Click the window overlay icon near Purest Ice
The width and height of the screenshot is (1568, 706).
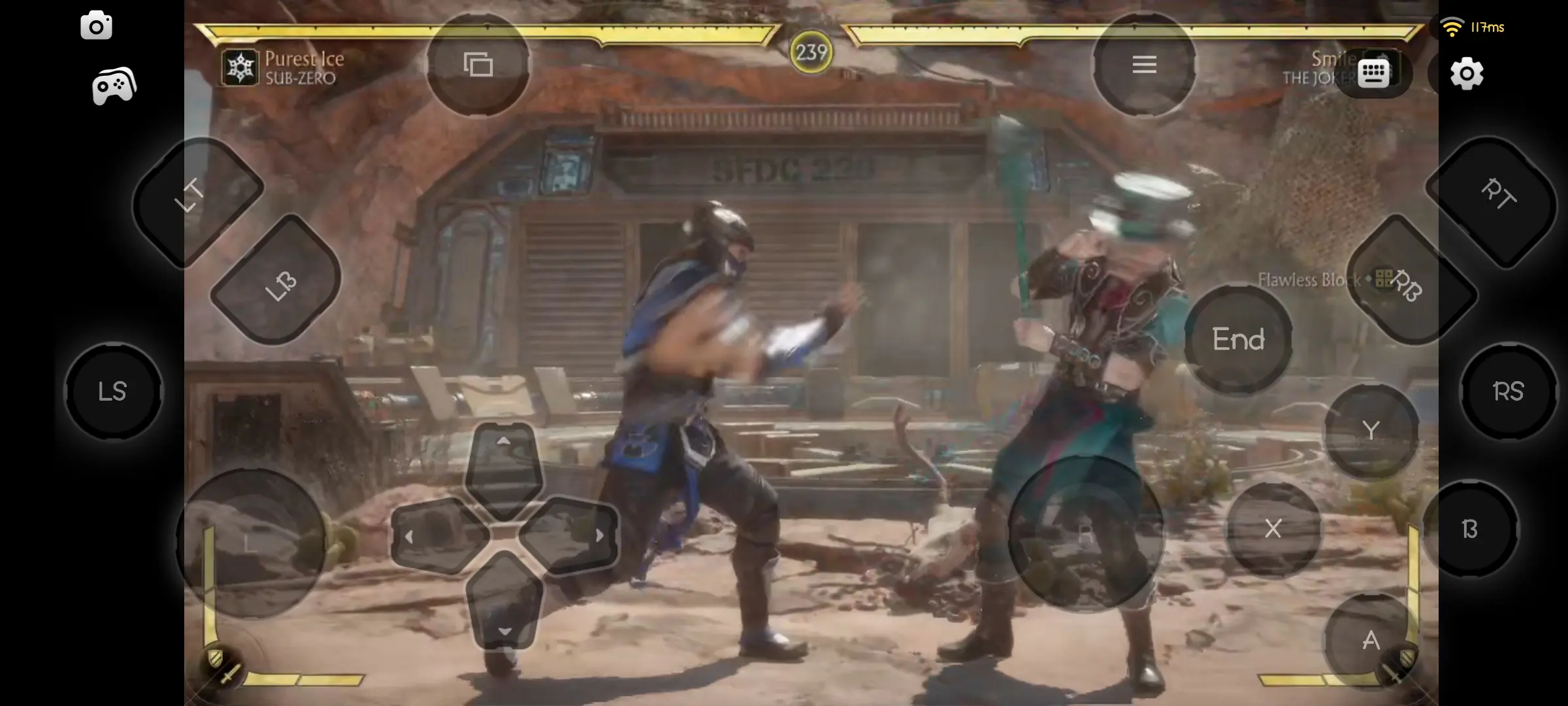[479, 65]
